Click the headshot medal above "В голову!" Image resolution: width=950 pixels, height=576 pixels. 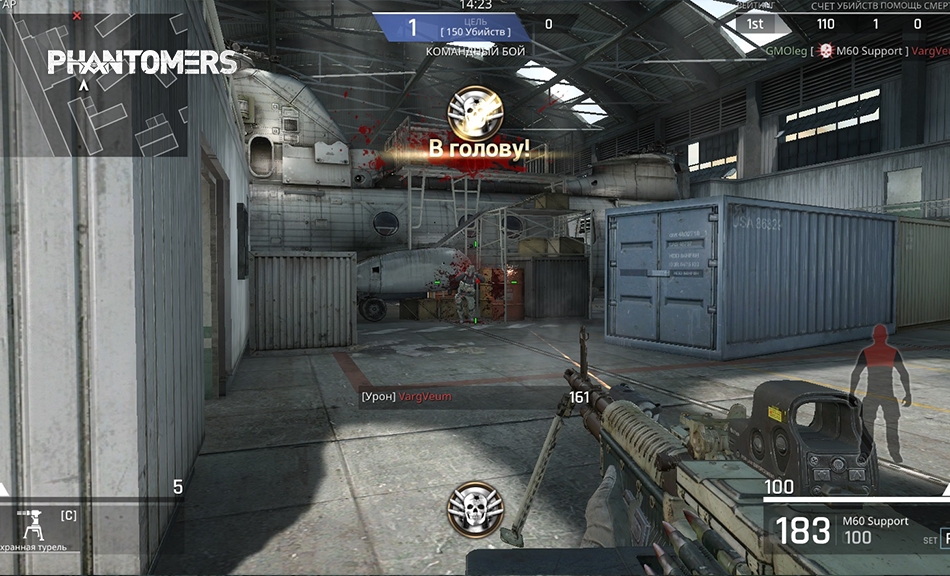point(474,113)
